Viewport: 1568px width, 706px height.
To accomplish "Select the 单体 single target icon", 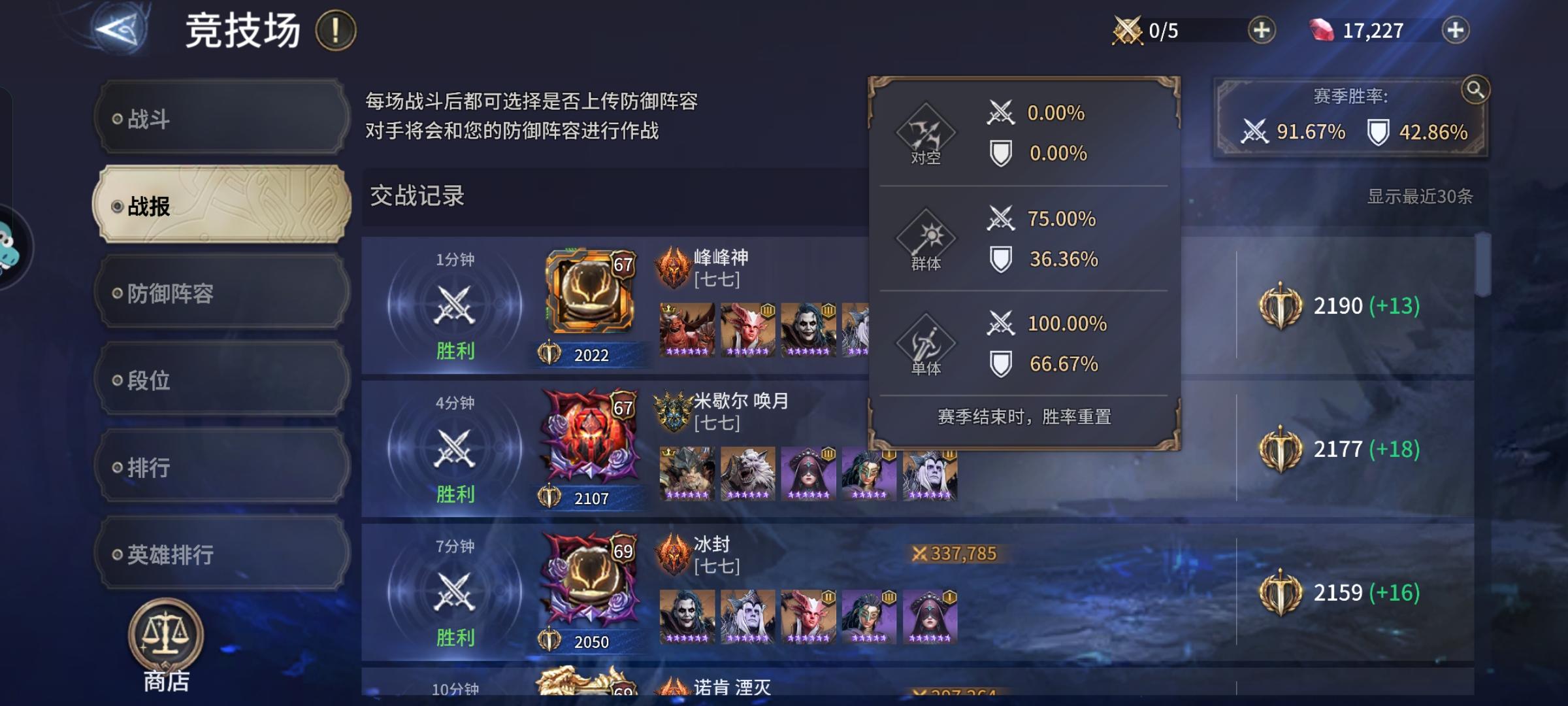I will pos(928,341).
